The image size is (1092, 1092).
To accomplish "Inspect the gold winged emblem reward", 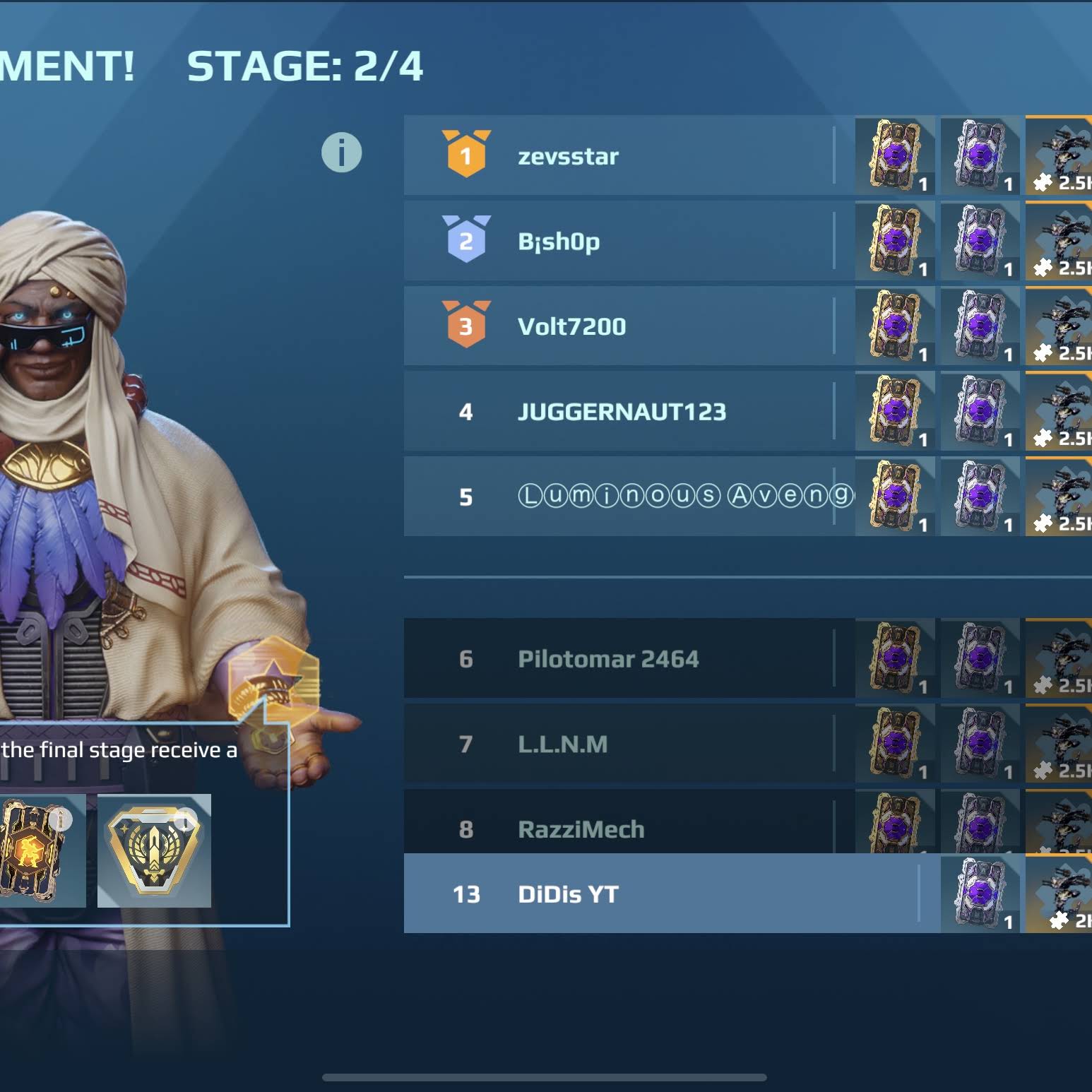I will point(154,851).
